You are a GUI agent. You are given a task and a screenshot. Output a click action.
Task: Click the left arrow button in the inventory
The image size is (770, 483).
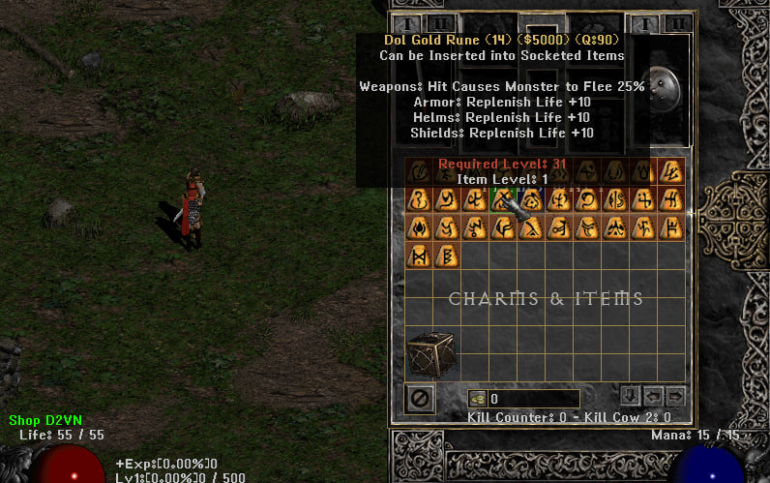pyautogui.click(x=653, y=395)
